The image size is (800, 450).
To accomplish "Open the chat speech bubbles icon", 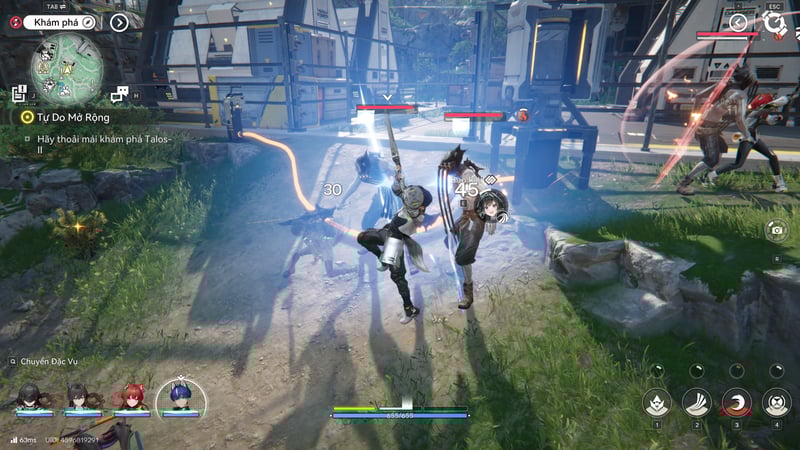I will [119, 93].
